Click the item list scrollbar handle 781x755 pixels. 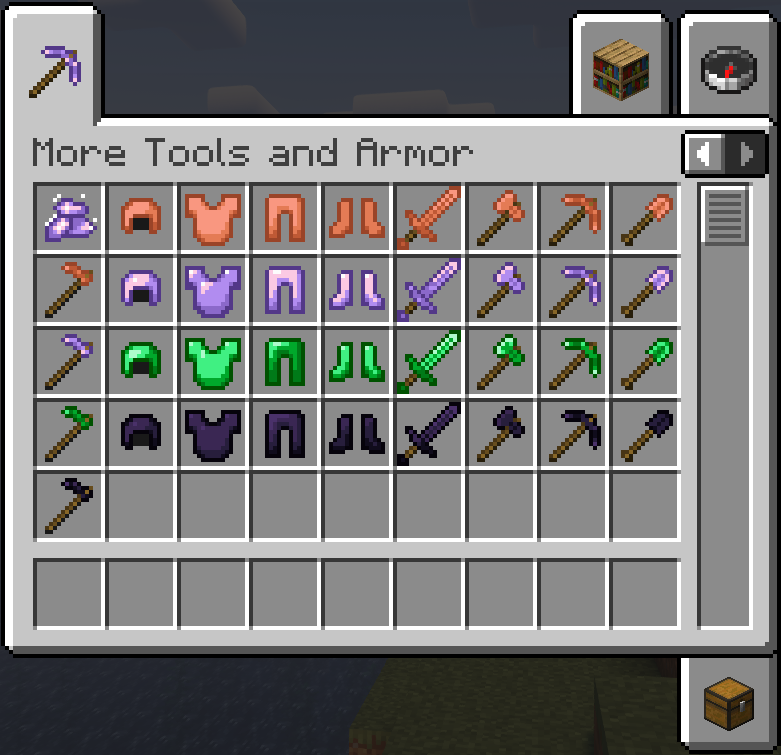tap(725, 215)
